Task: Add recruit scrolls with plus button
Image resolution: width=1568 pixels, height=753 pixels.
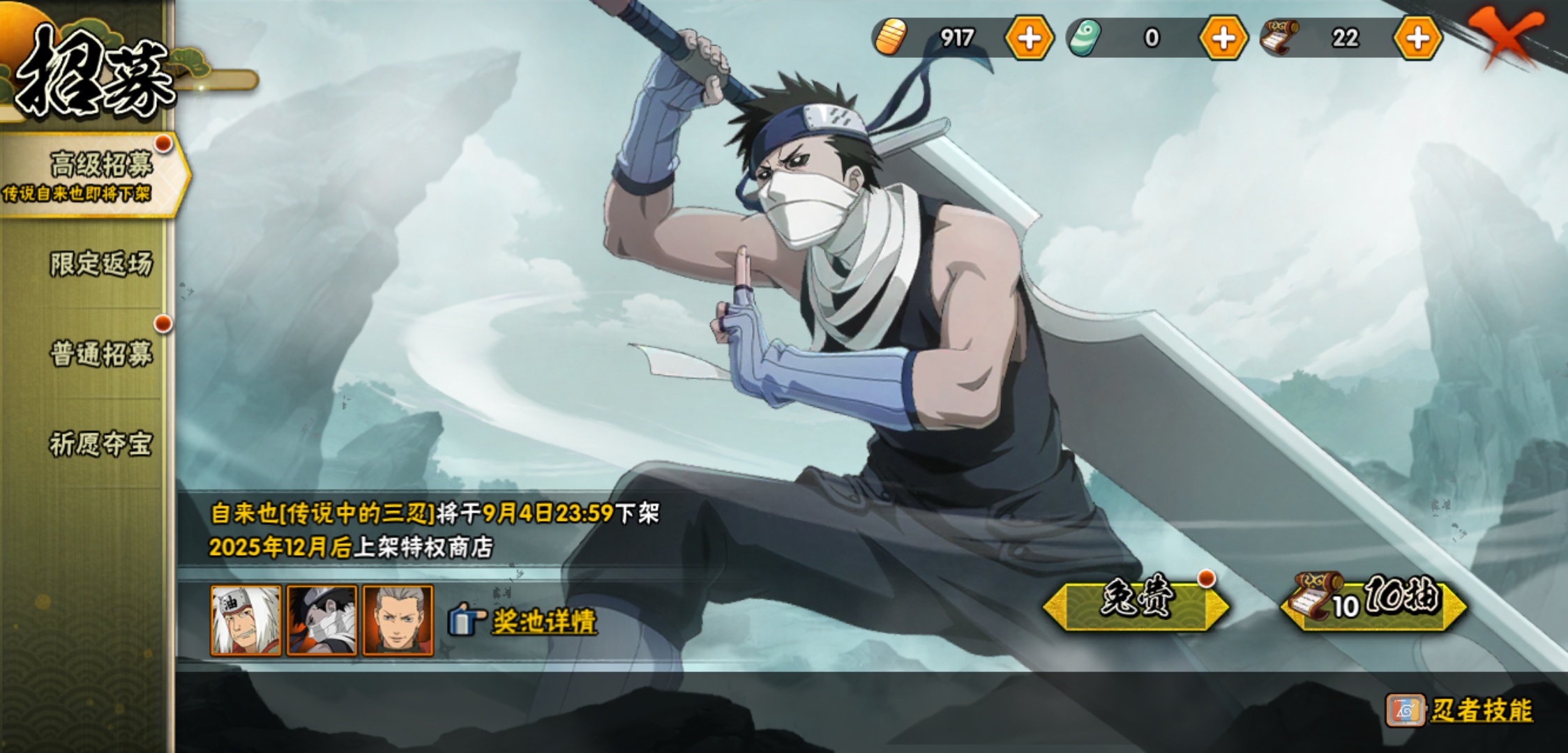Action: (x=1417, y=38)
